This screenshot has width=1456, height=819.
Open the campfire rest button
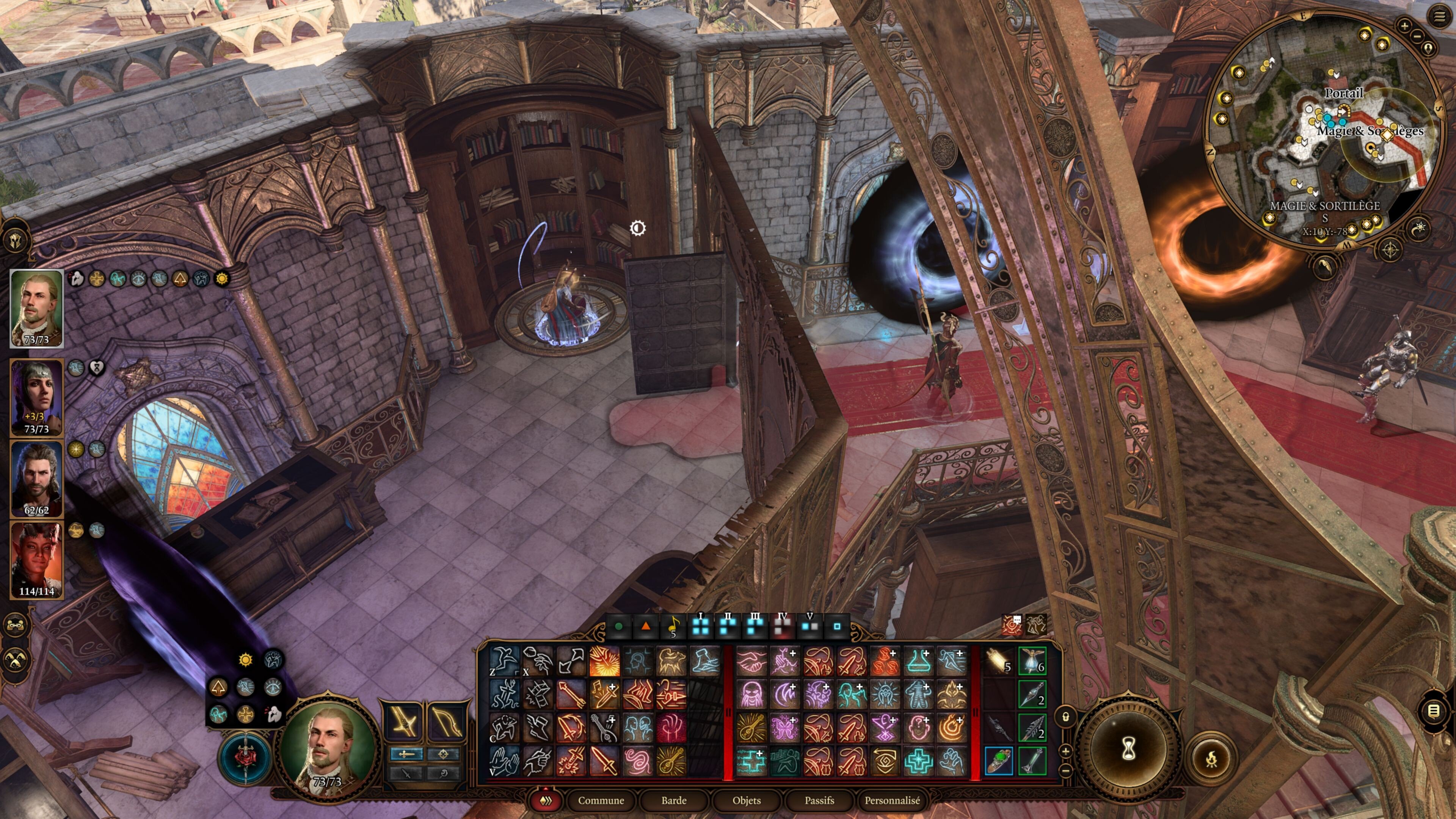[1211, 759]
